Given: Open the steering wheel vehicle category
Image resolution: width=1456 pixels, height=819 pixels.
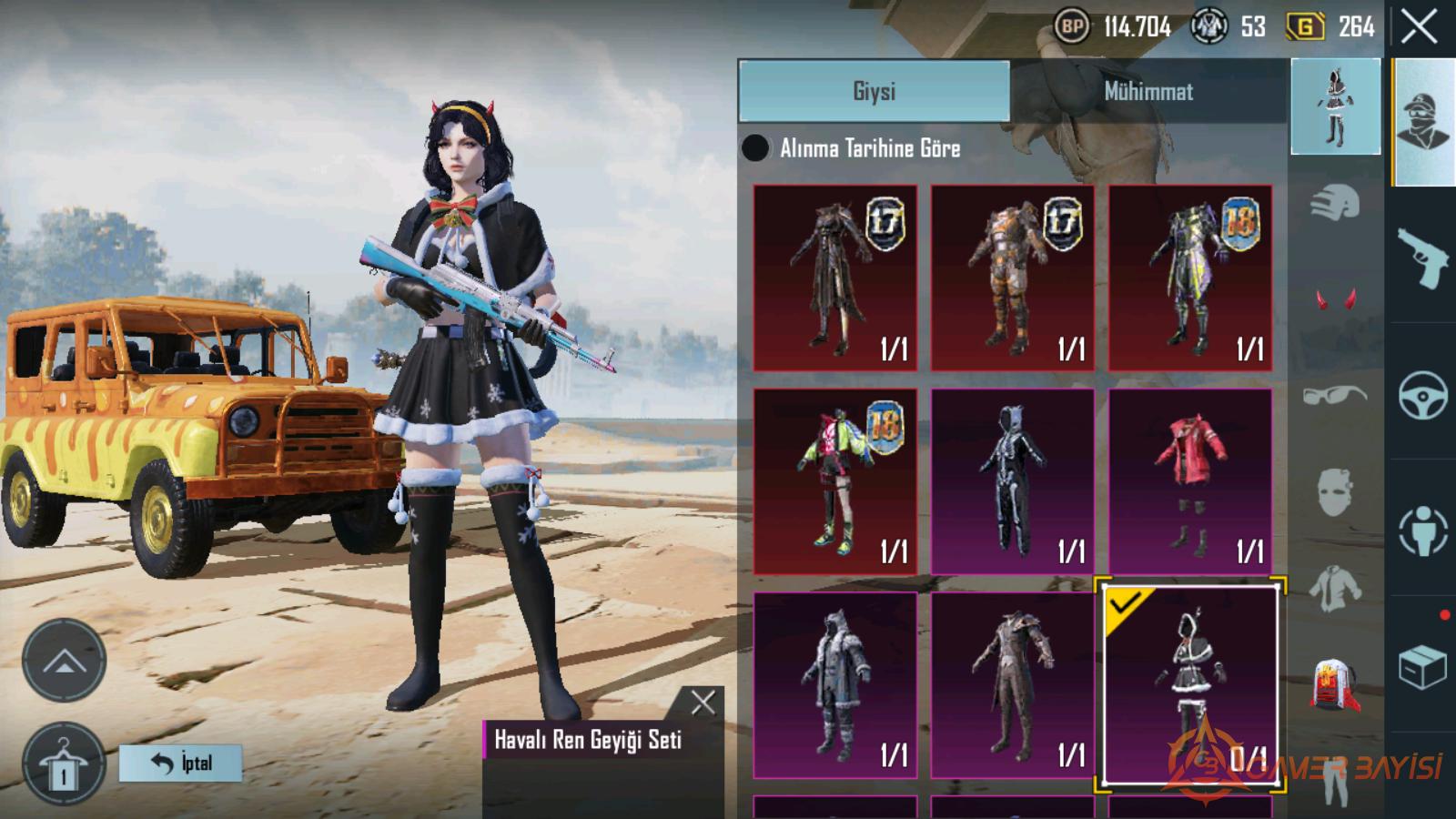Looking at the screenshot, I should tap(1422, 395).
